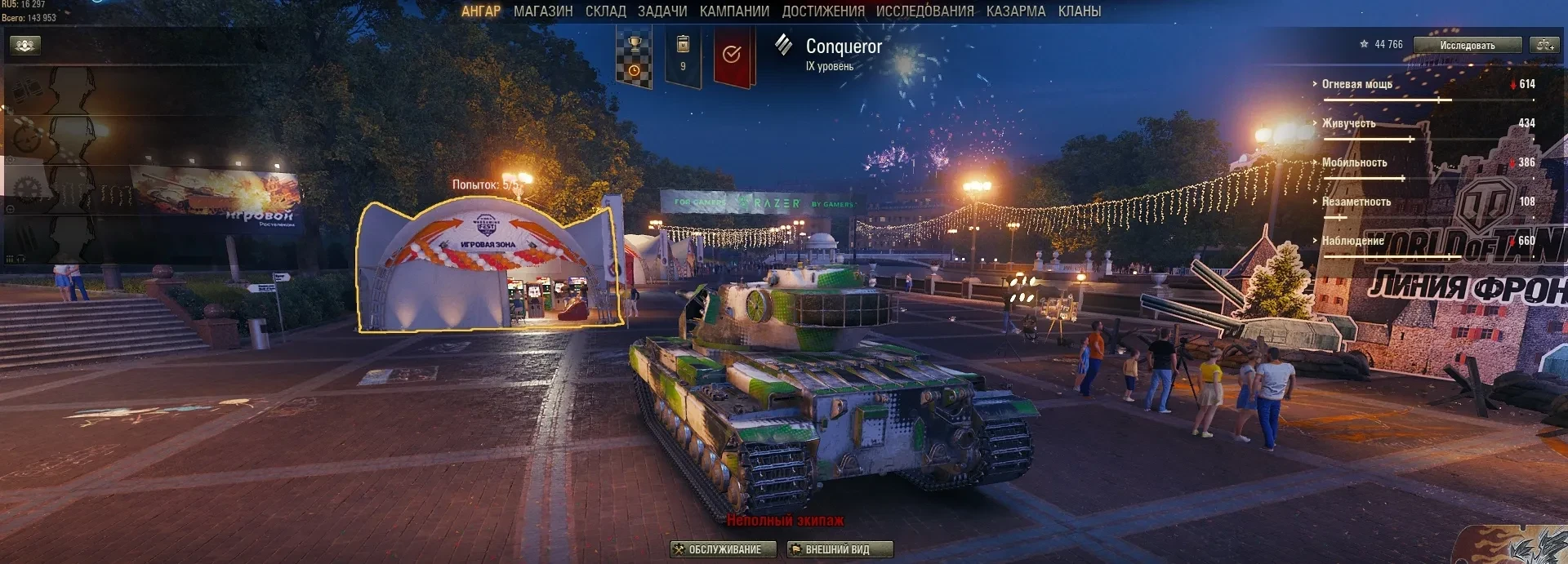This screenshot has height=564, width=1568.
Task: Open the red checkmark missions banner
Action: (733, 56)
